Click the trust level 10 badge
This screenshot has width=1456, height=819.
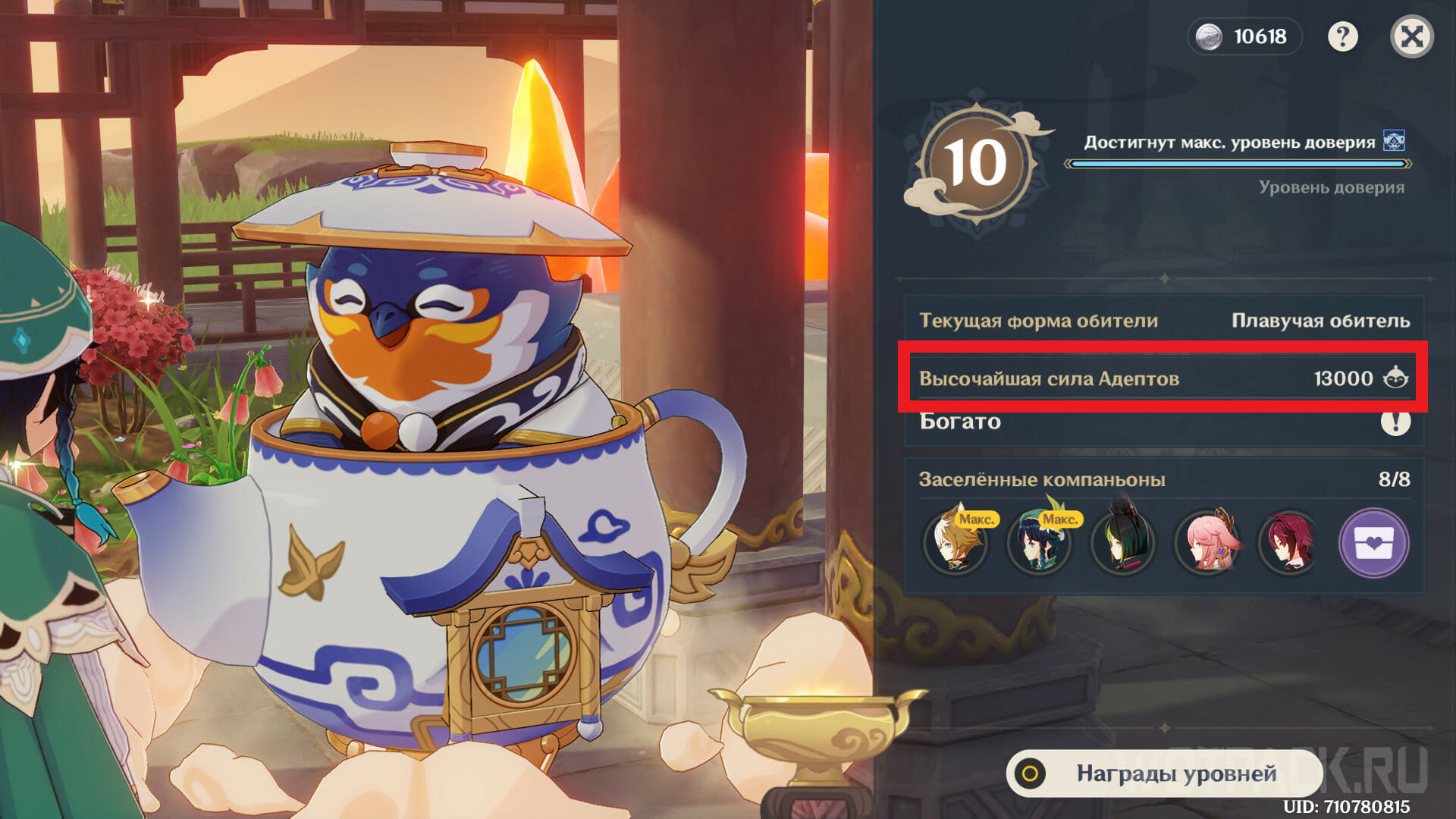(x=976, y=164)
